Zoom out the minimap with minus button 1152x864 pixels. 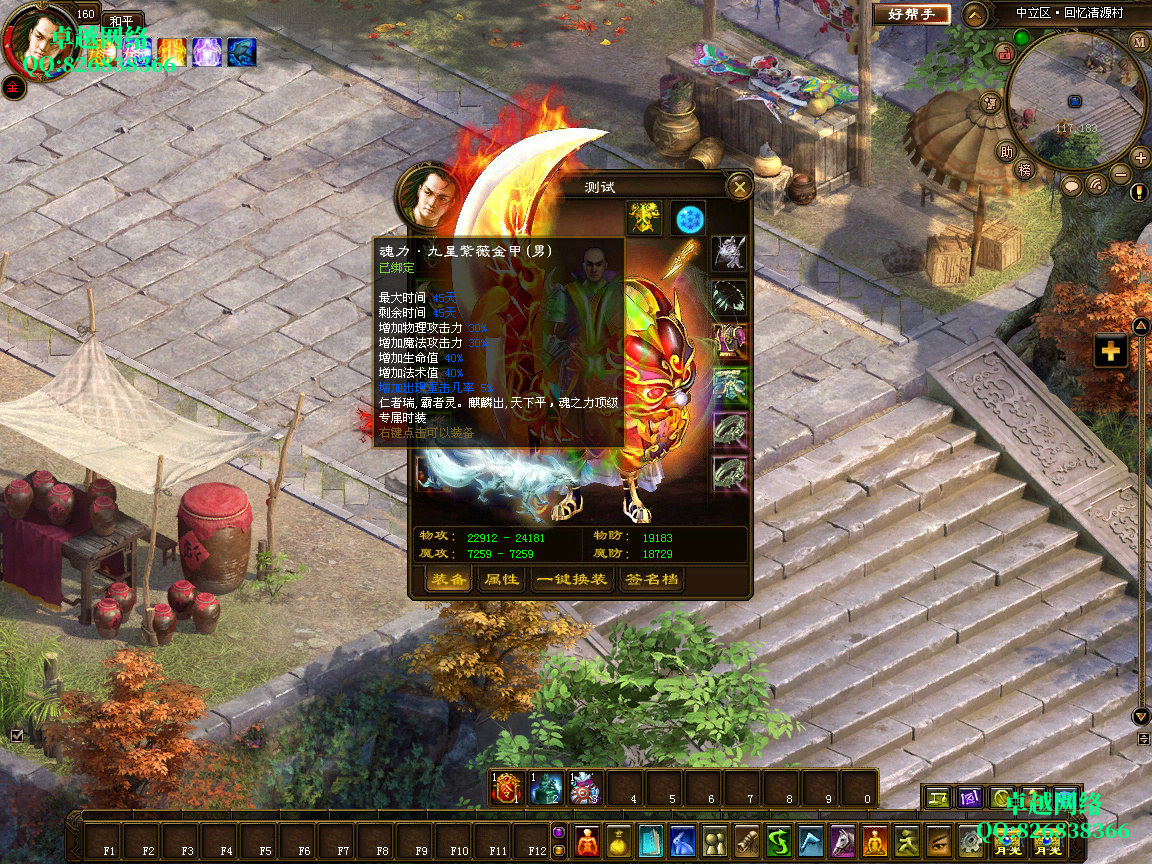pyautogui.click(x=1121, y=175)
